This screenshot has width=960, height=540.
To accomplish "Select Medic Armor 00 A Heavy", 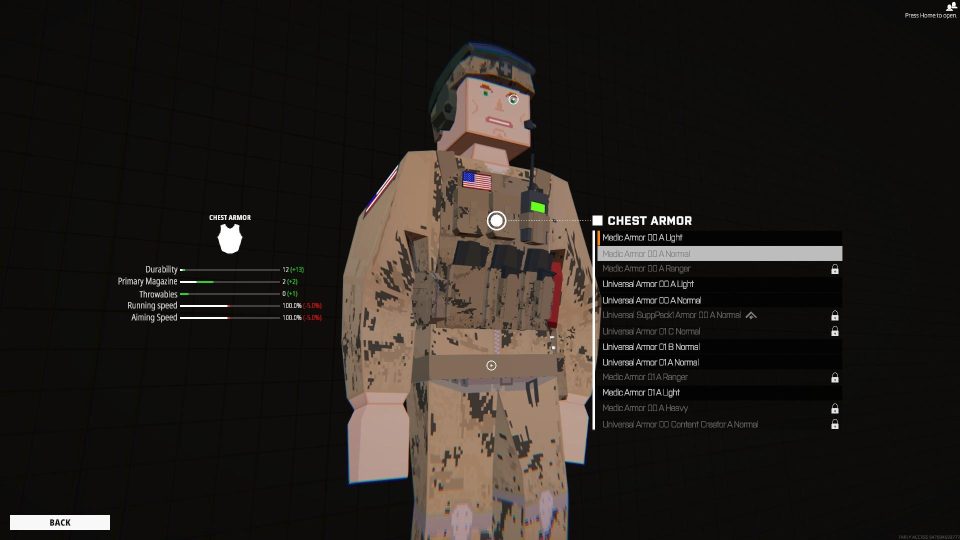I will pos(720,409).
